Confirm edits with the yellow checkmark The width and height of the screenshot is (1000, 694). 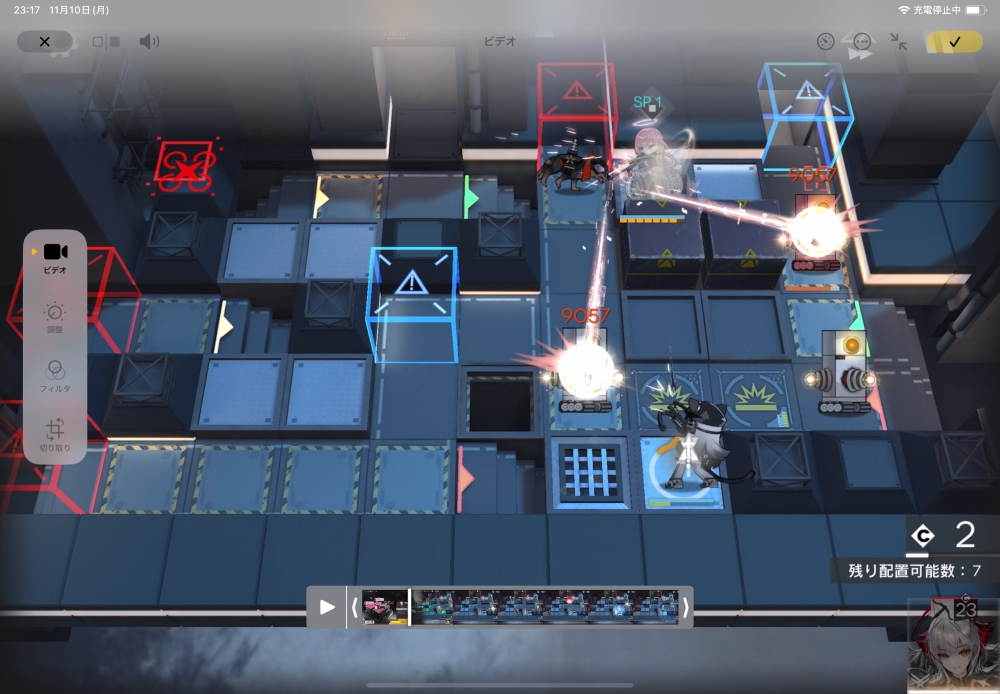pyautogui.click(x=954, y=42)
